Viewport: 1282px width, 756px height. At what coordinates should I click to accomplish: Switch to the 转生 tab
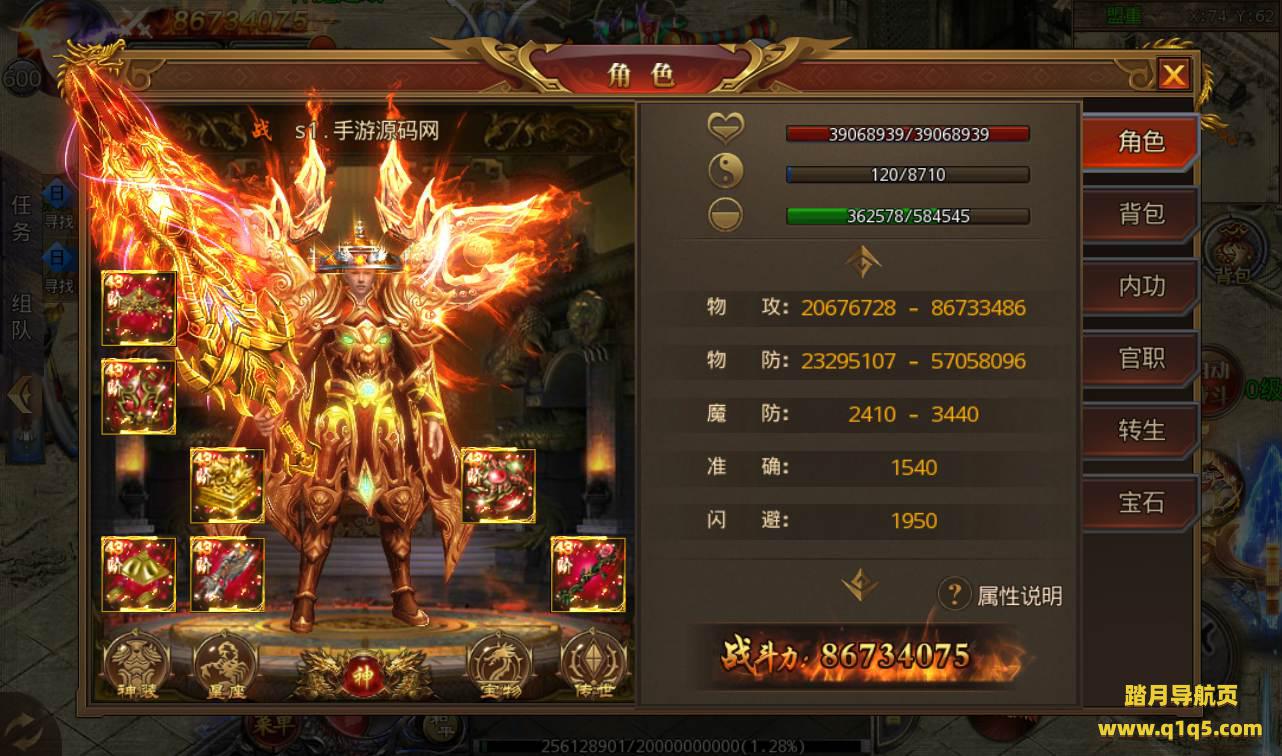[x=1140, y=430]
